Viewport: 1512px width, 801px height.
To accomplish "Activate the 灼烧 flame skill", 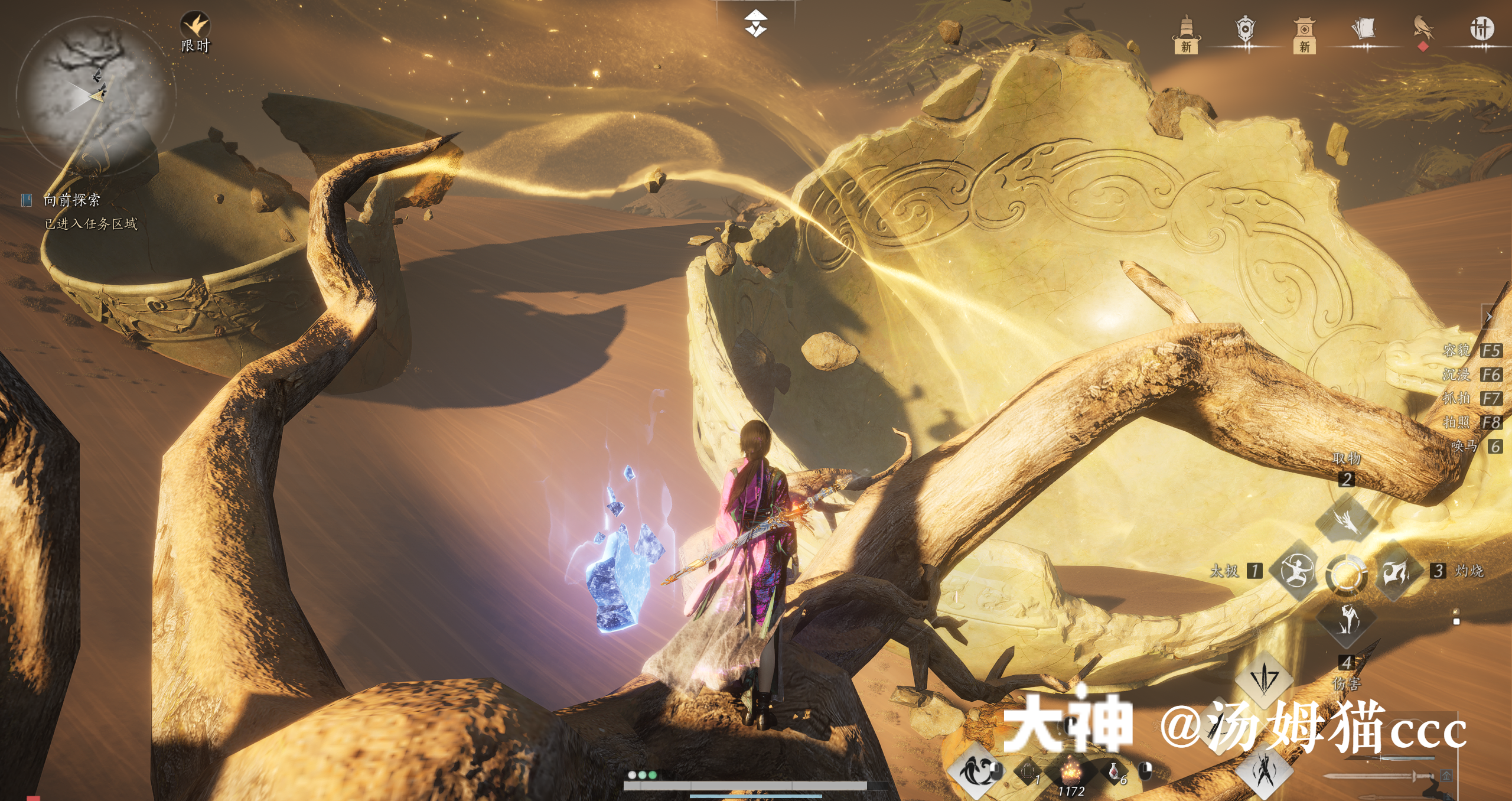I will point(1396,571).
